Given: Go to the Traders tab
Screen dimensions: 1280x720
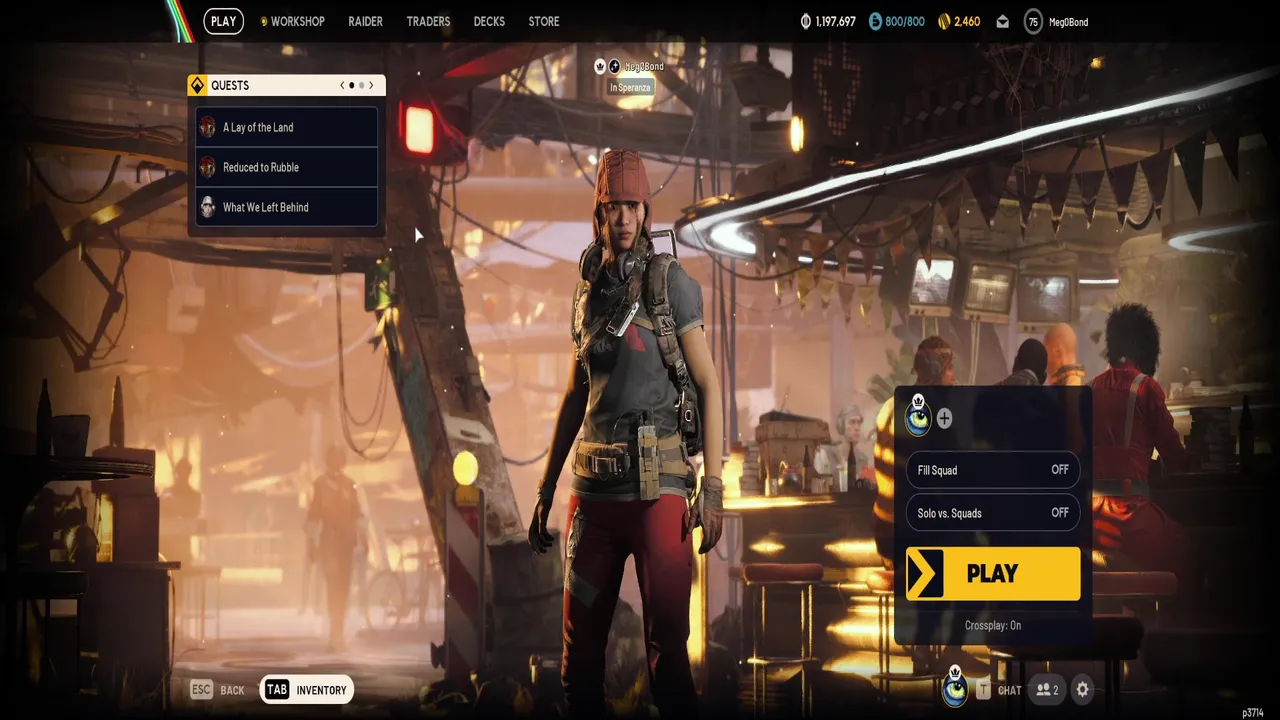Looking at the screenshot, I should point(428,21).
